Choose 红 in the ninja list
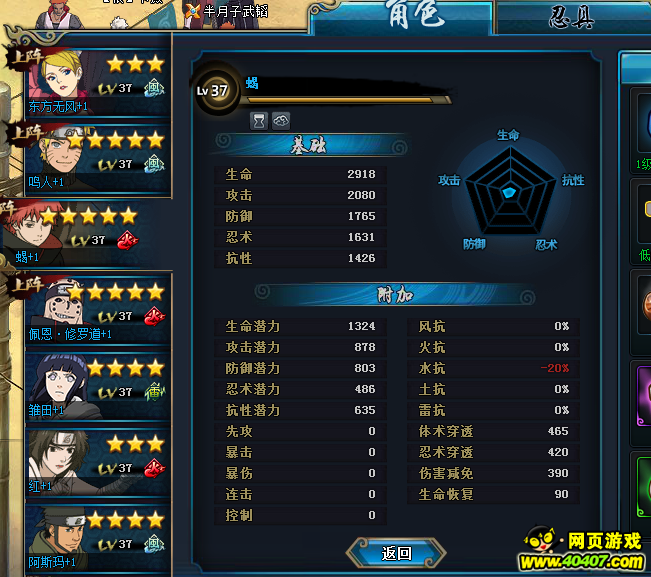651x577 pixels. click(x=90, y=461)
